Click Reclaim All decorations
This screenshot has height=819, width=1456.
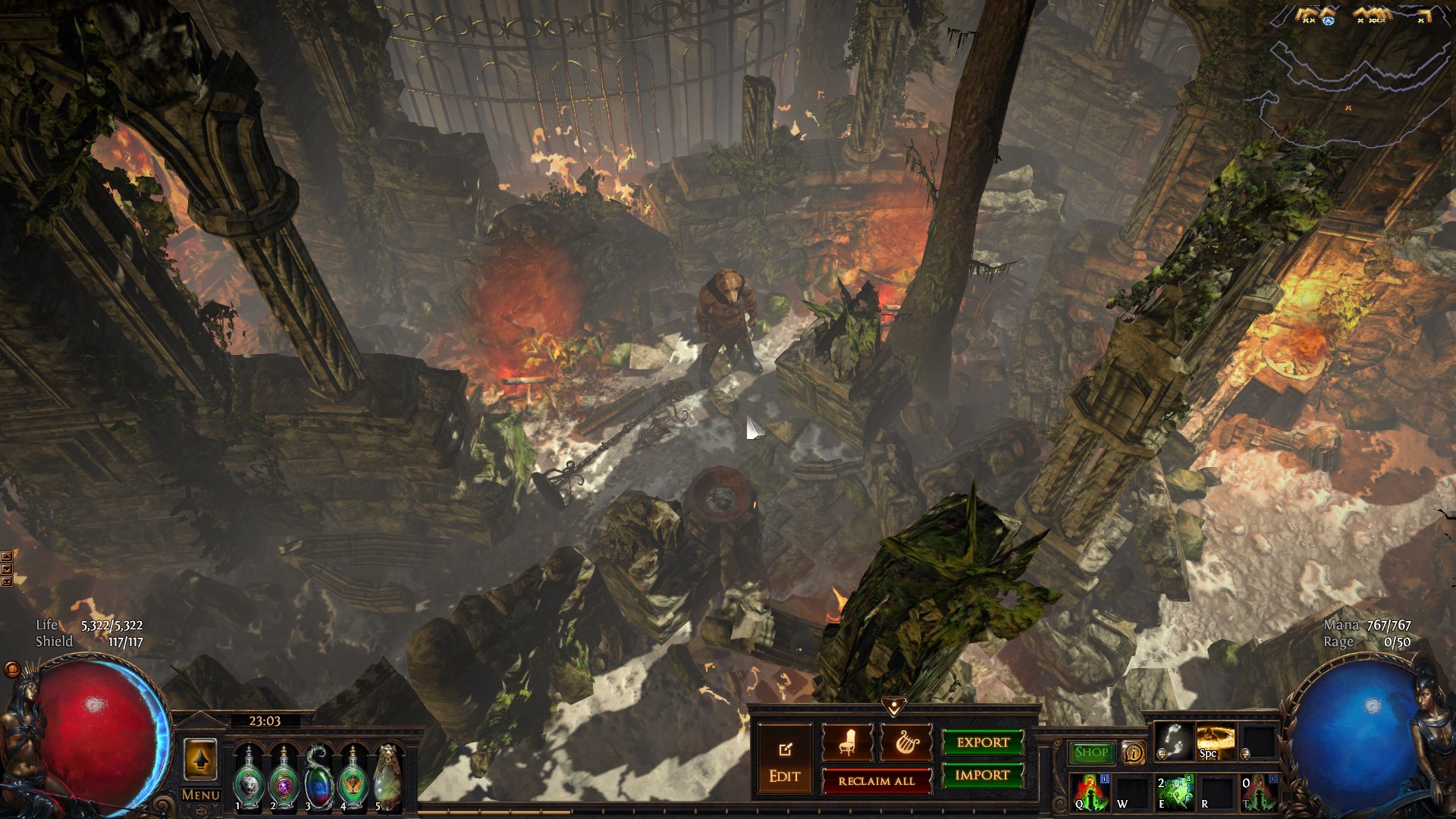[877, 781]
